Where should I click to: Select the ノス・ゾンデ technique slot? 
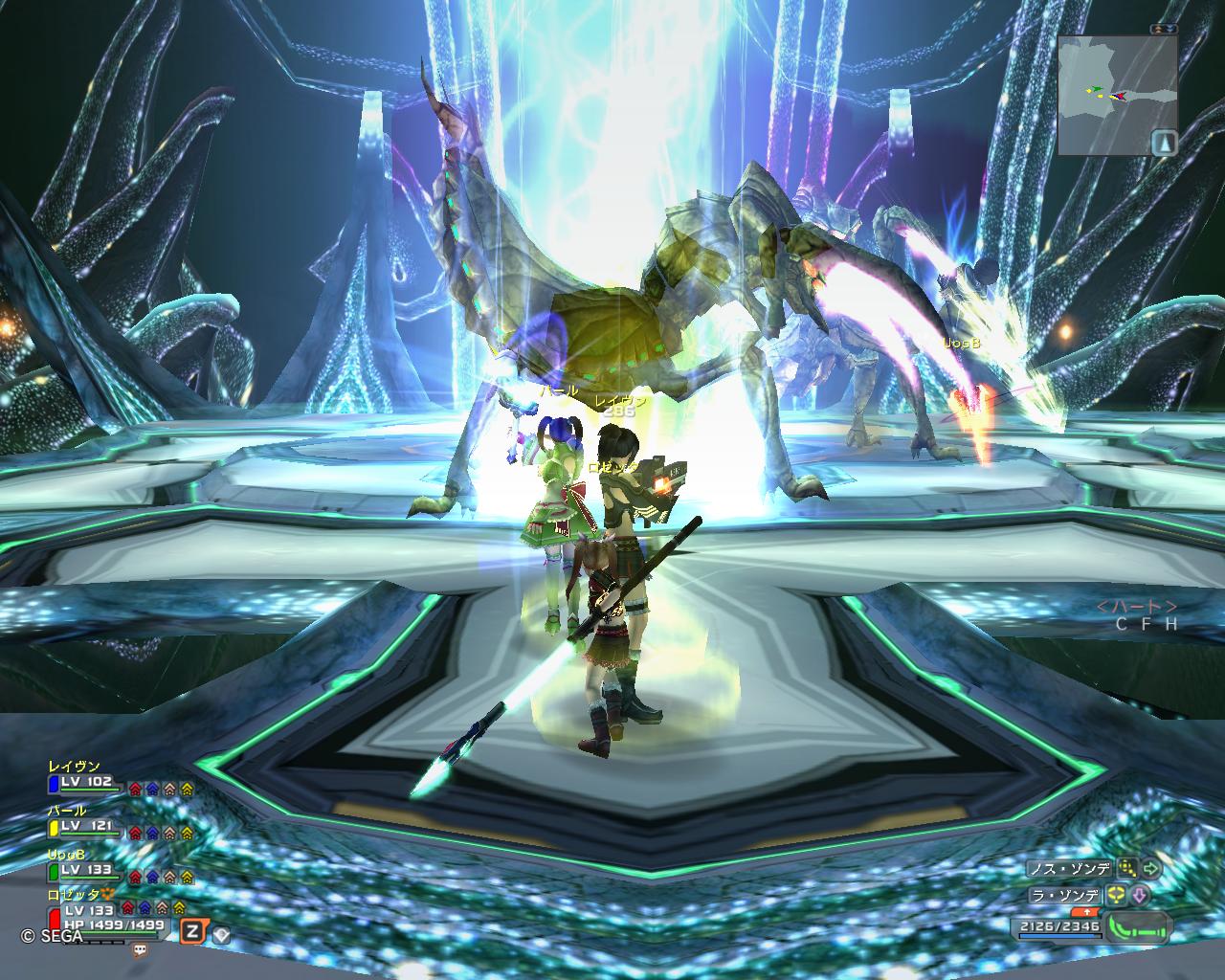pyautogui.click(x=1068, y=869)
